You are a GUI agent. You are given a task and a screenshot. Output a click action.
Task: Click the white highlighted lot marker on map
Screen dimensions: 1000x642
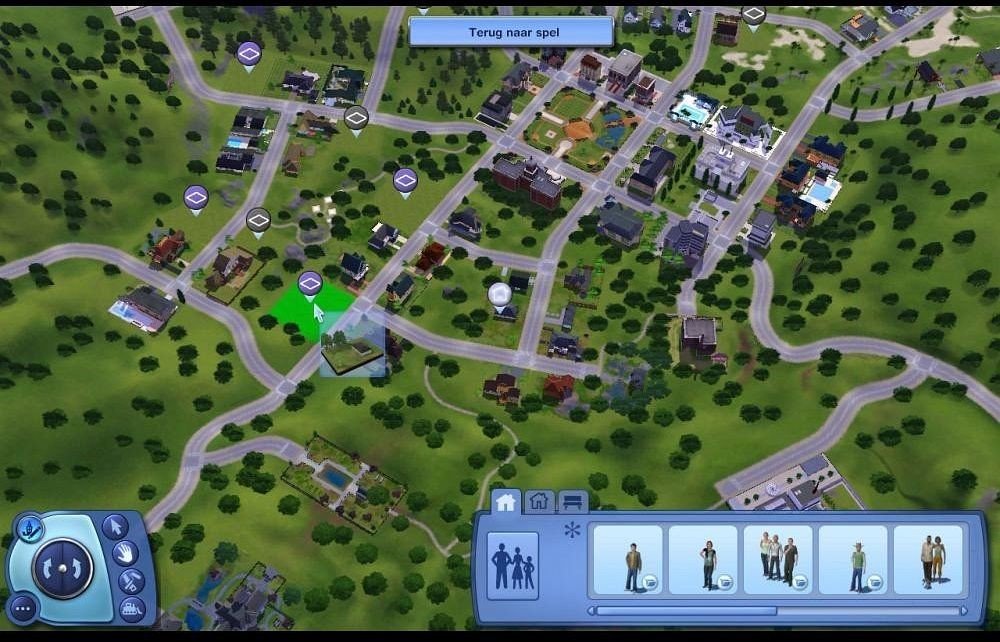499,294
